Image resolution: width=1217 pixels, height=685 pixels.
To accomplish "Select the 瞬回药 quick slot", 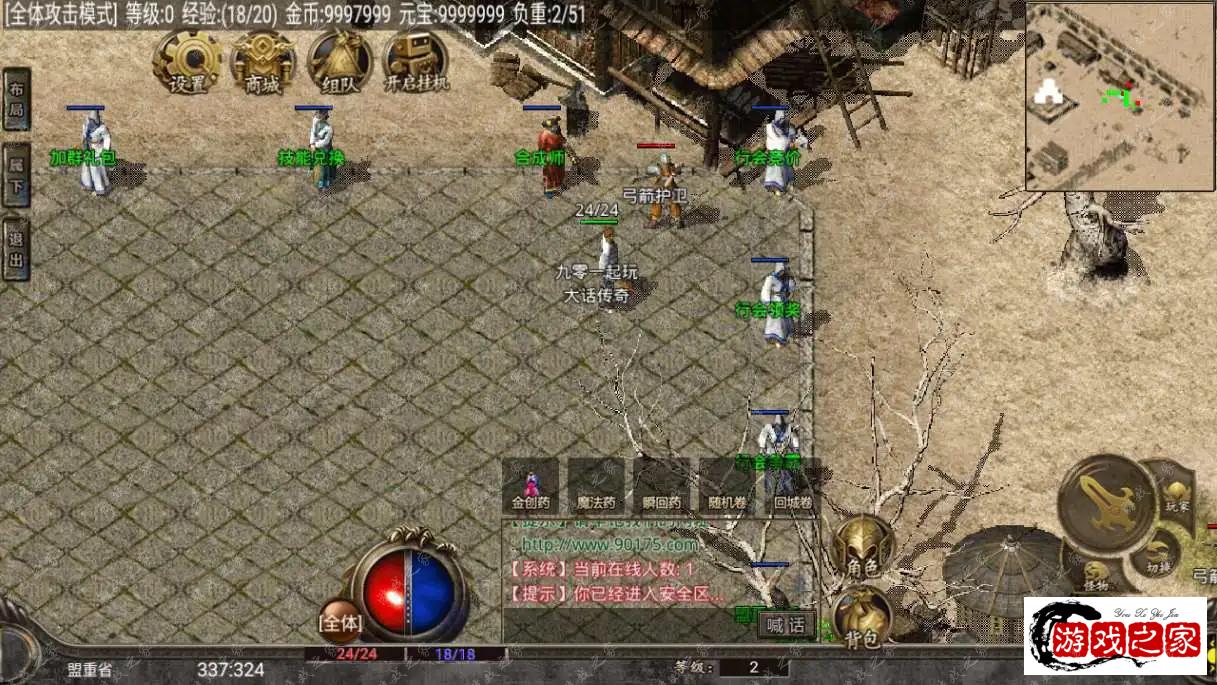I will pyautogui.click(x=662, y=486).
